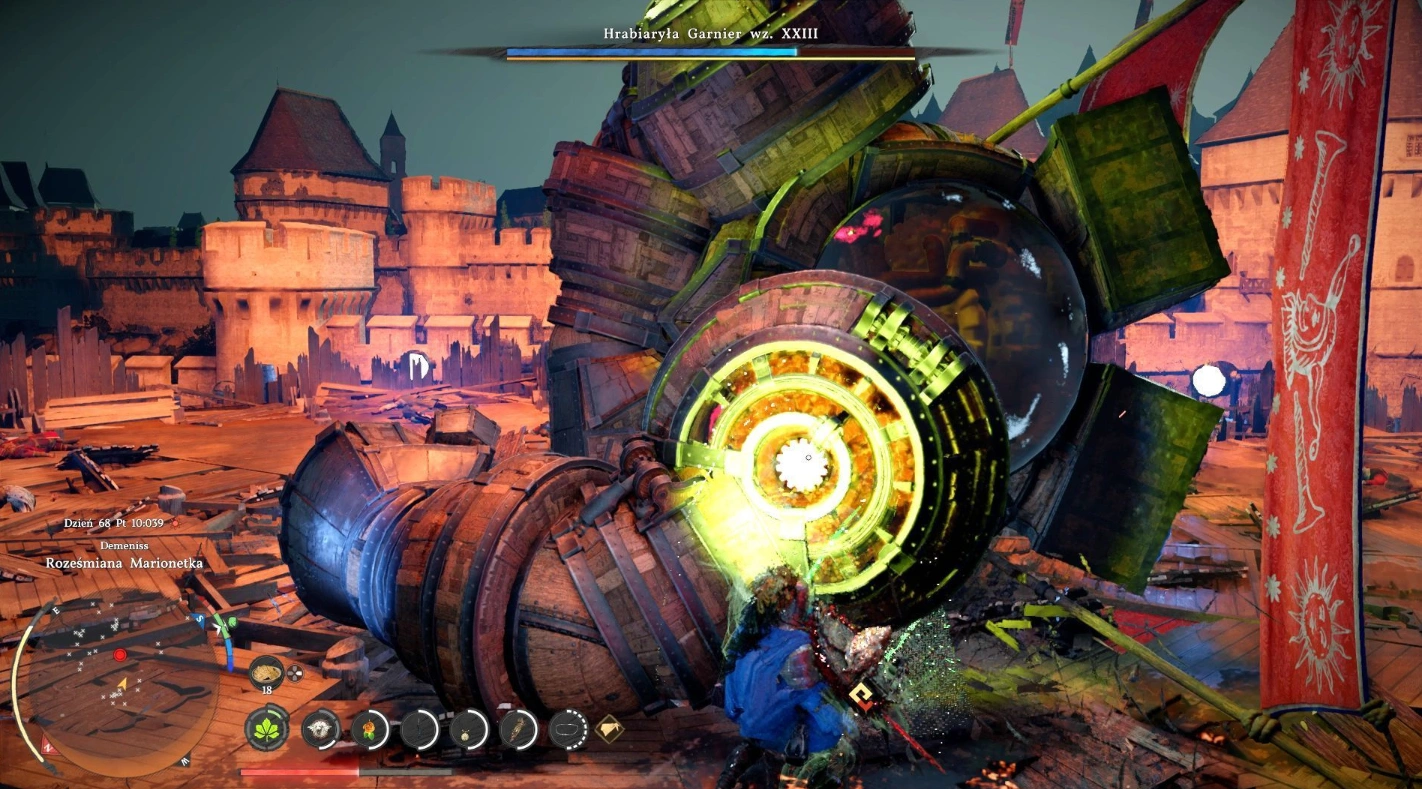Open the Roześmiana Marionetka quest tracker
The width and height of the screenshot is (1422, 789).
point(124,563)
